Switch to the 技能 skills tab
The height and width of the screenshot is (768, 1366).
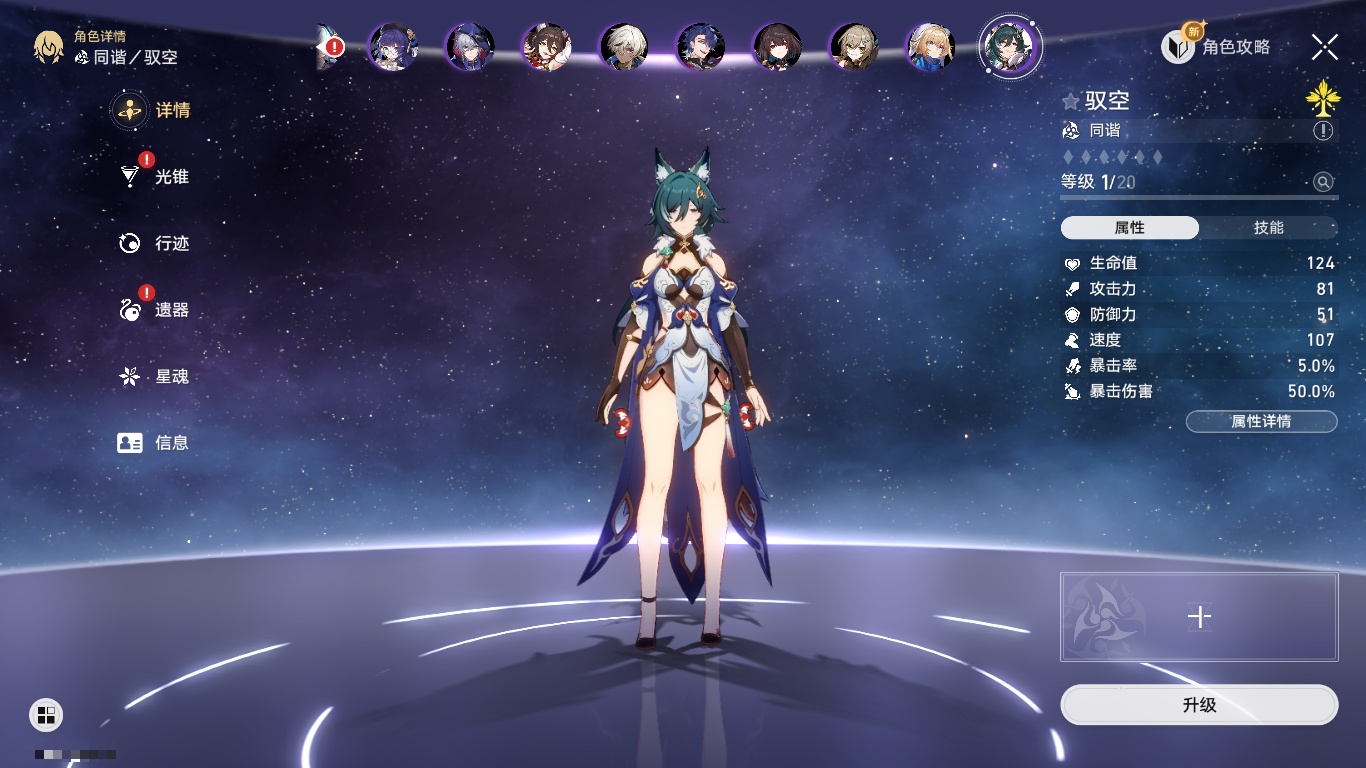[1268, 228]
